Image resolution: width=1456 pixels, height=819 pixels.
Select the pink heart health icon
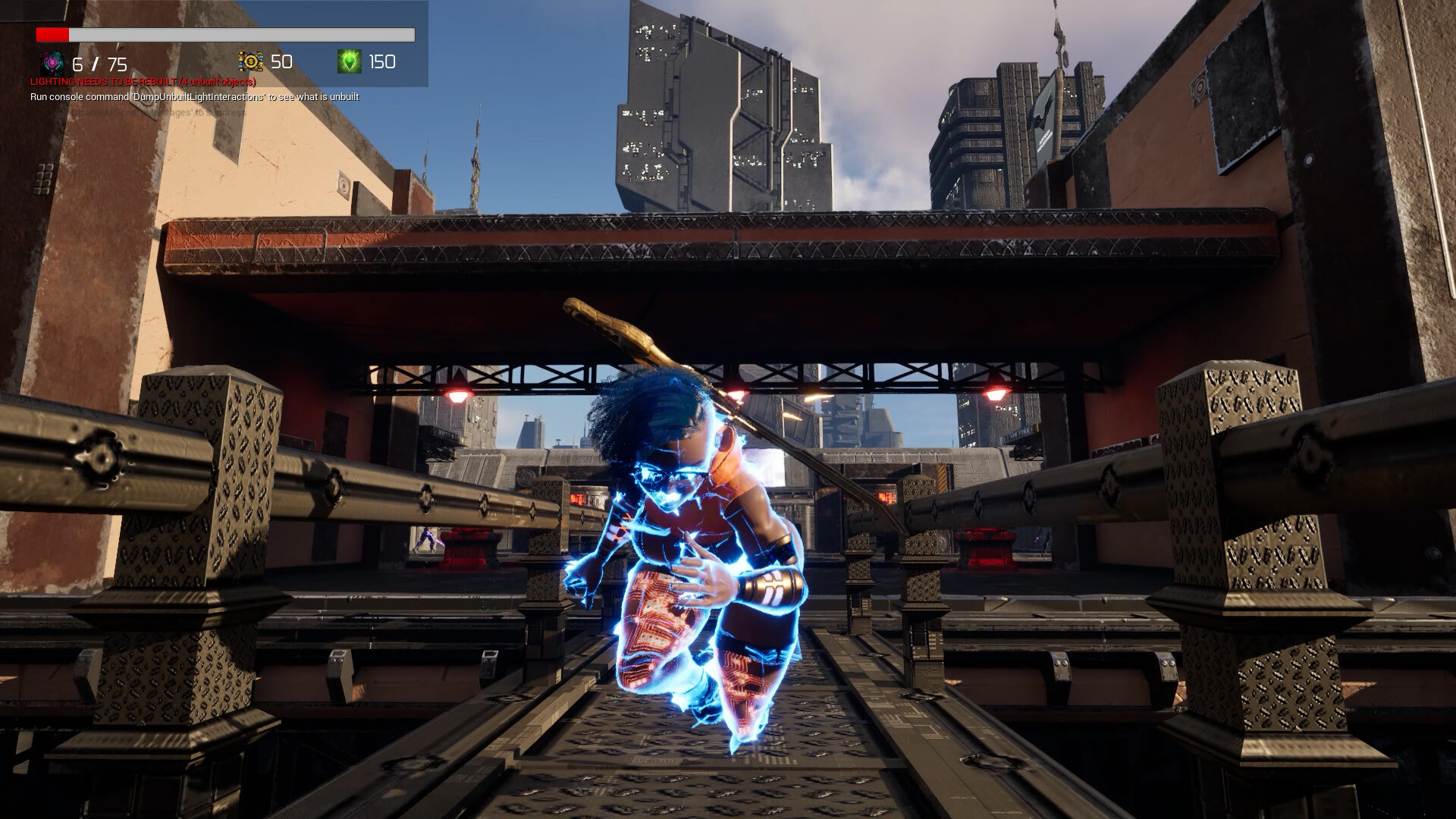[x=50, y=64]
